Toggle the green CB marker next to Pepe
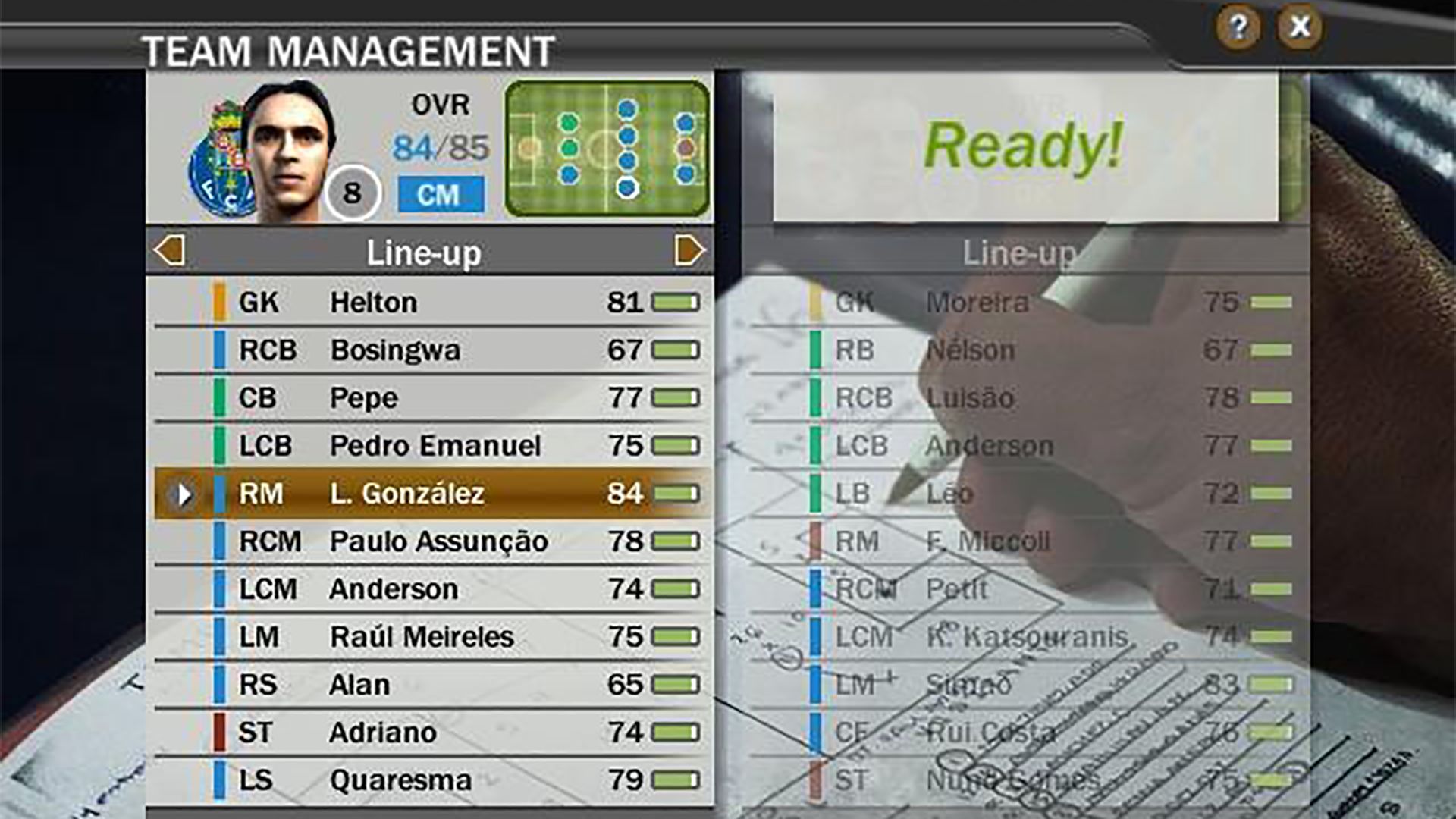The width and height of the screenshot is (1456, 819). coord(220,397)
